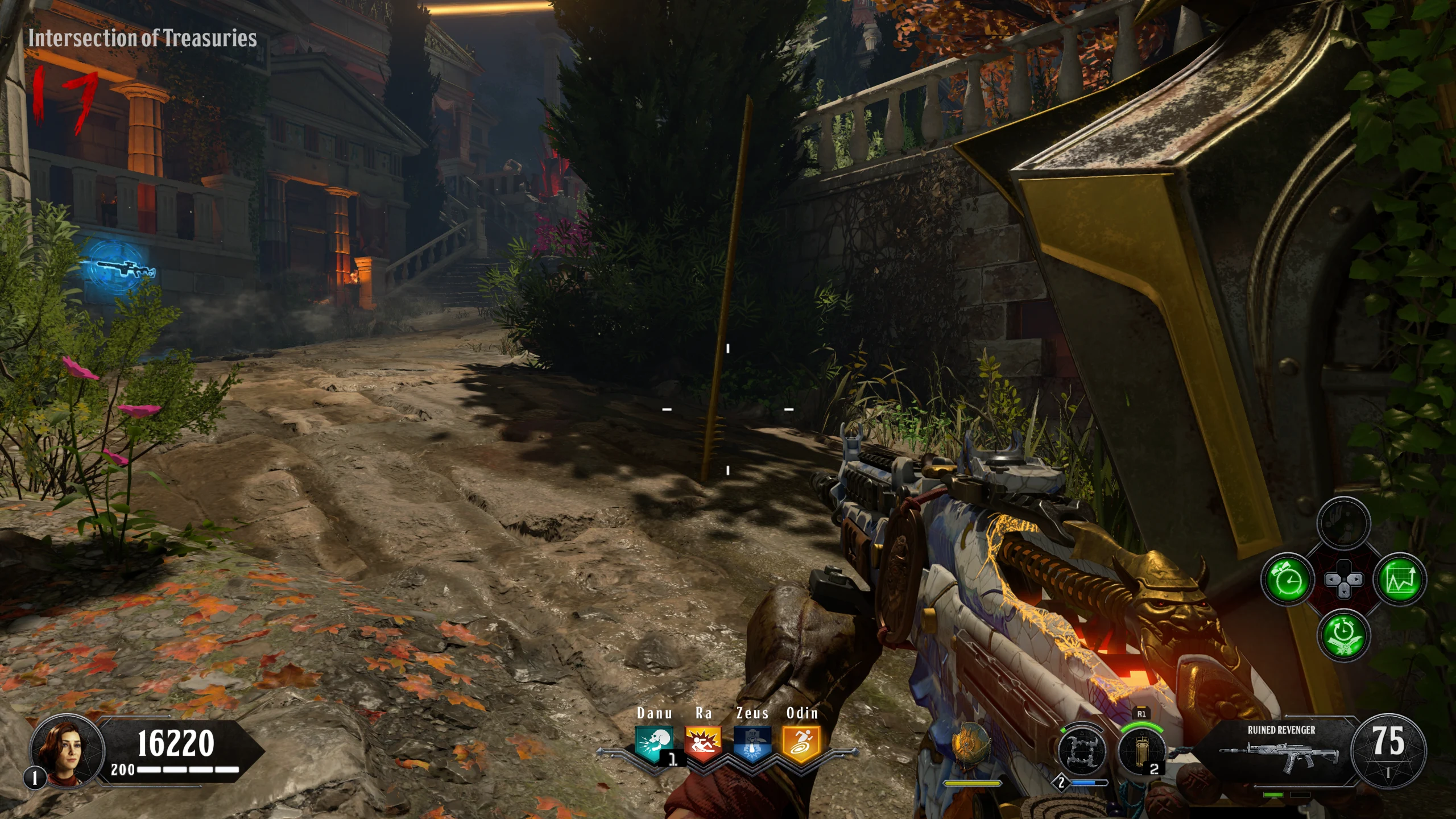
Task: Activate the green stopwatch and blades elixir
Action: click(1343, 634)
